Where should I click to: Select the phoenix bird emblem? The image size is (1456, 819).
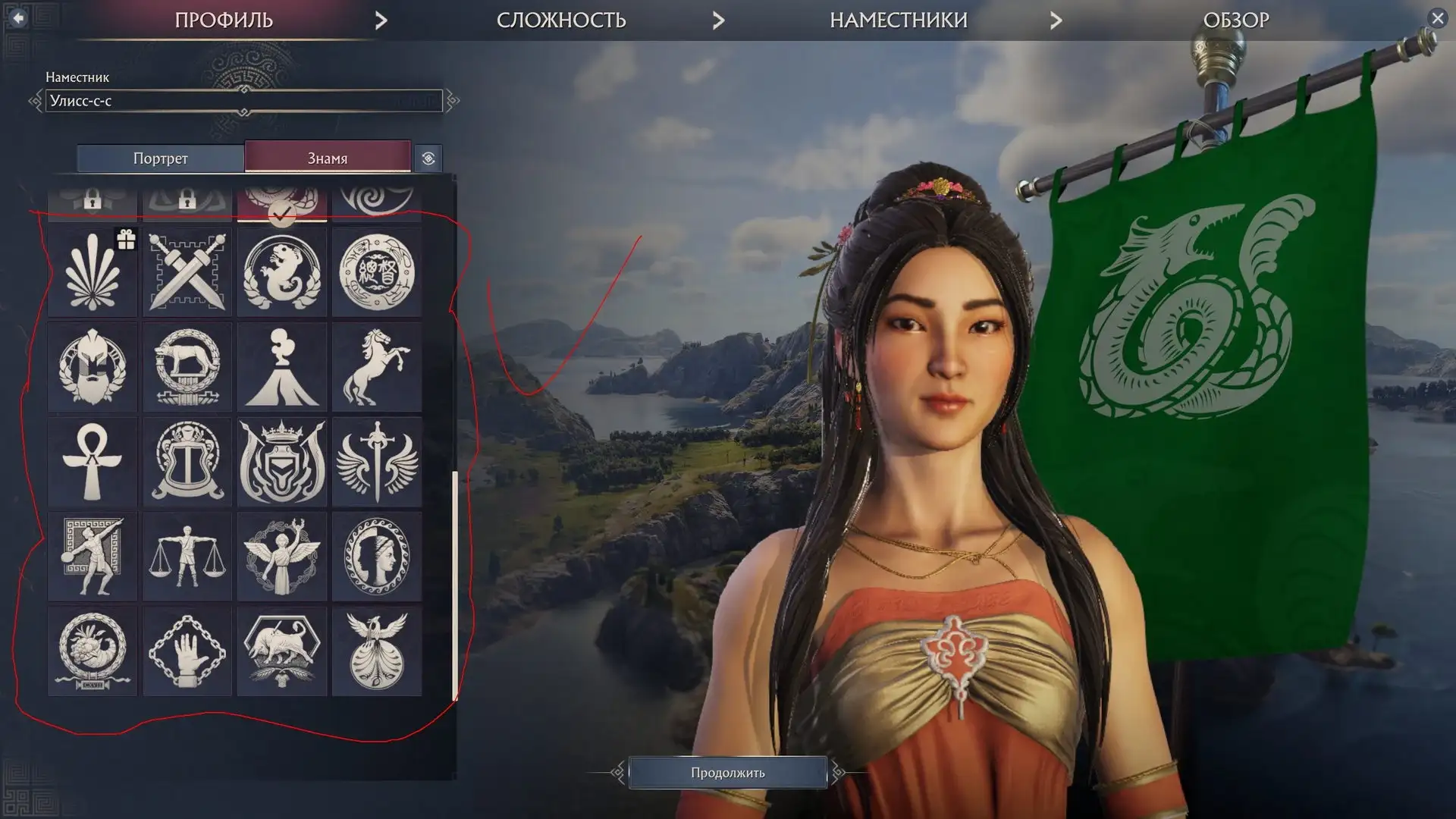[377, 651]
